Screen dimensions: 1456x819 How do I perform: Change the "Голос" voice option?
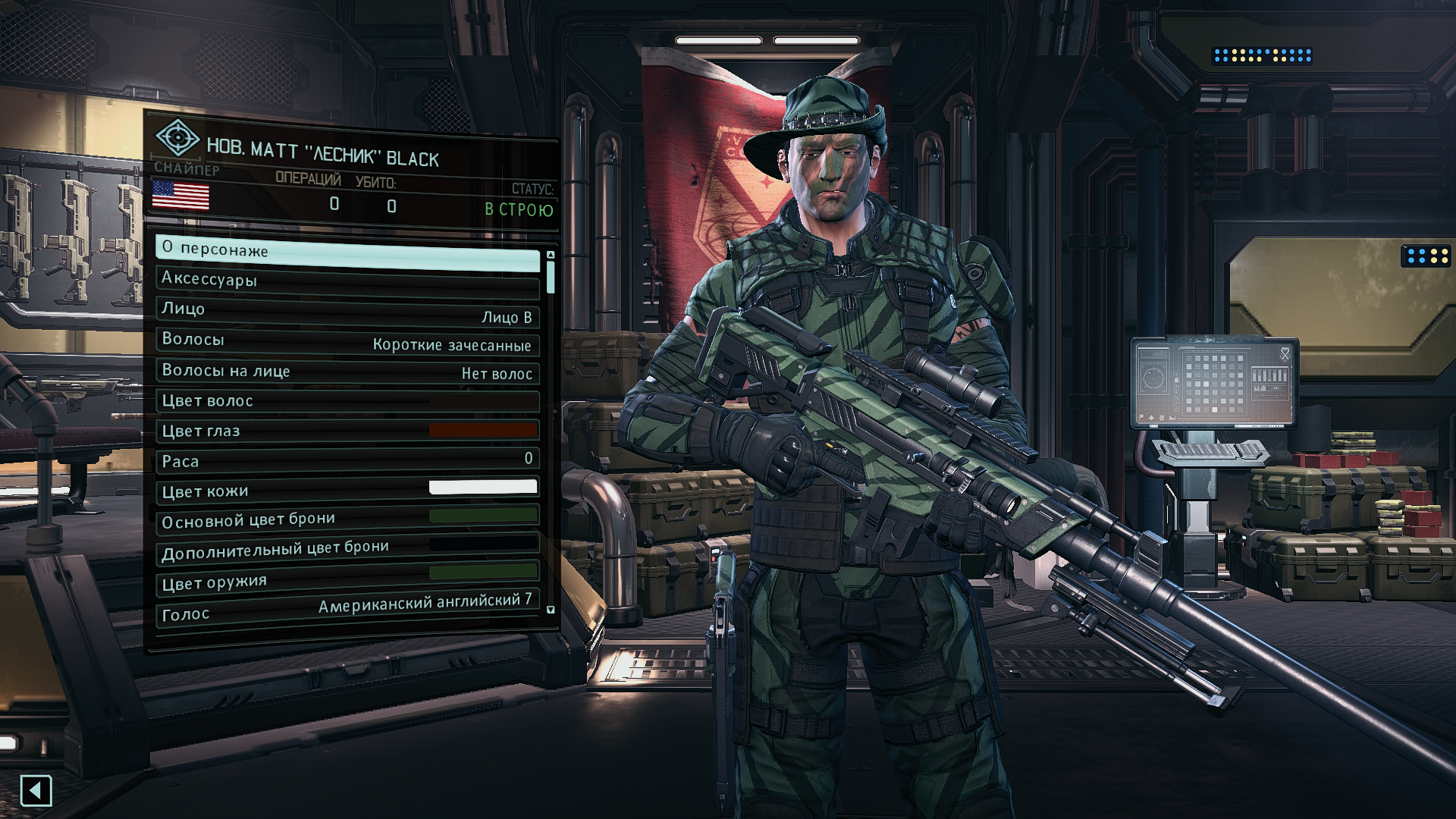(x=347, y=609)
